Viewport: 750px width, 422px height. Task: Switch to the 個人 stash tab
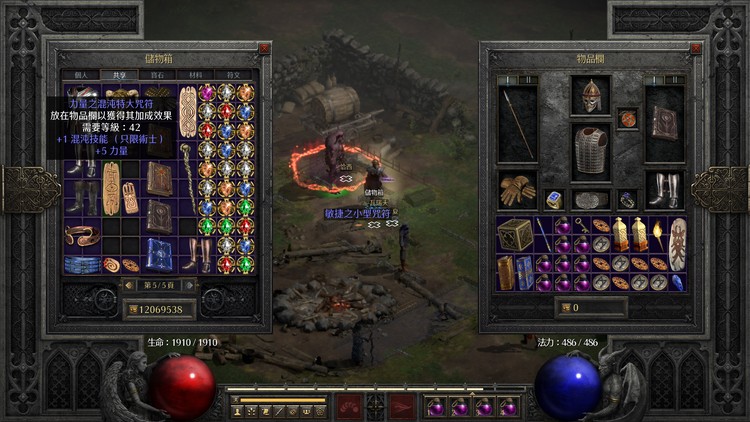79,75
